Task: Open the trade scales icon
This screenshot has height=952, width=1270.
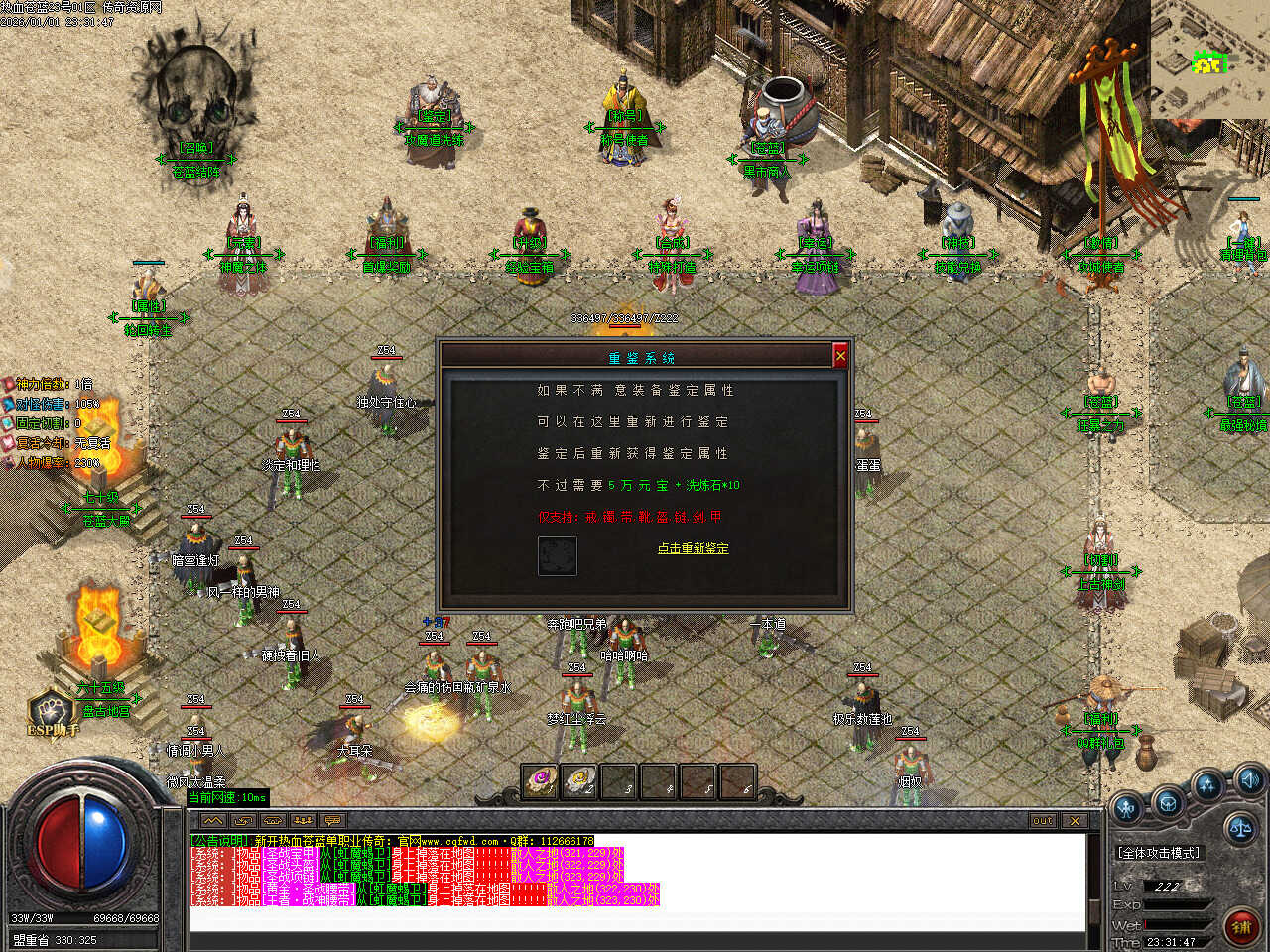Action: pos(1240,825)
